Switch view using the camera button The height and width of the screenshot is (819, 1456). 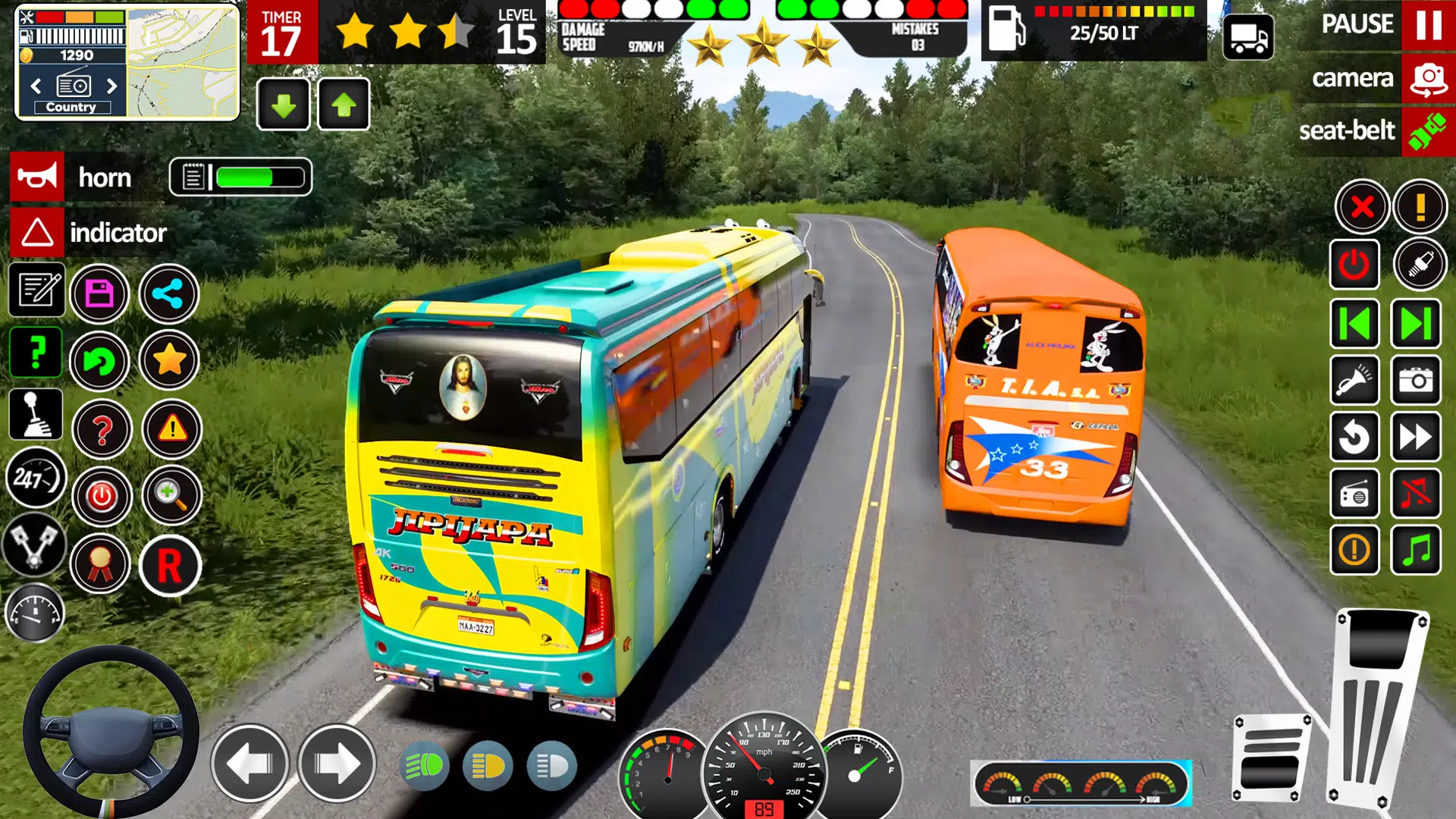(1428, 79)
